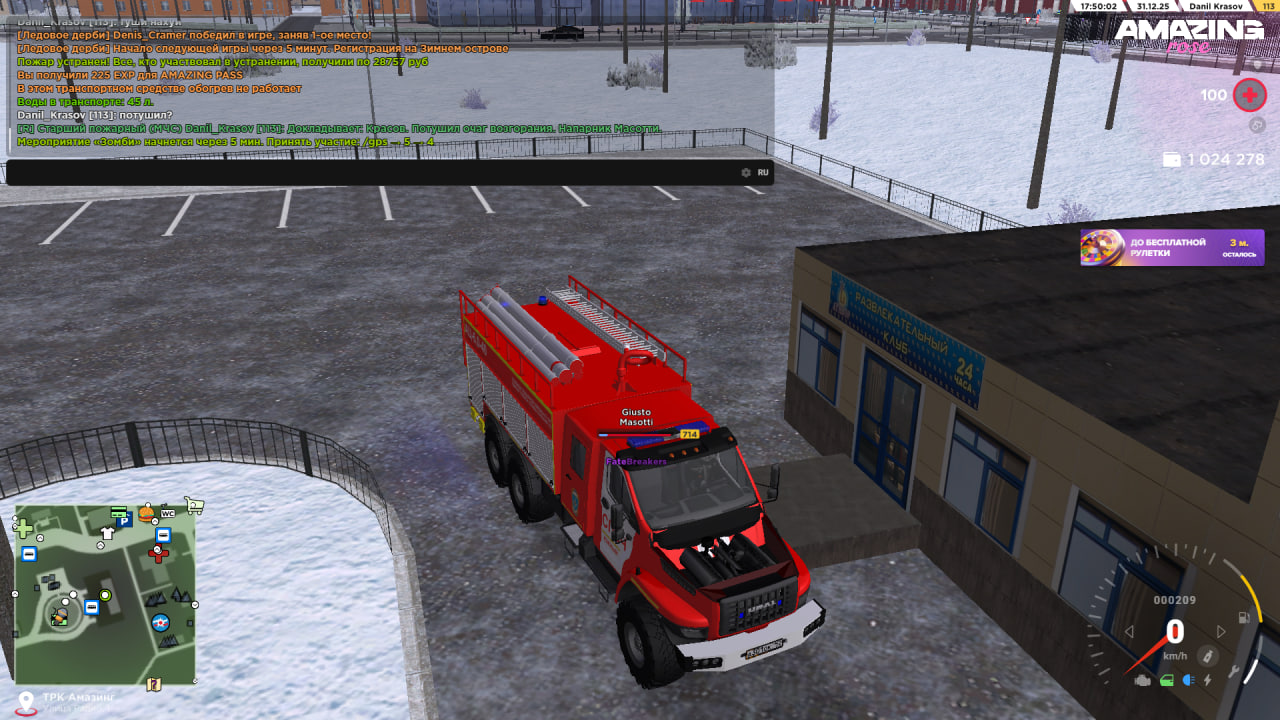The image size is (1280, 720).
Task: Click the TRK Amazing location pin label
Action: (78, 697)
